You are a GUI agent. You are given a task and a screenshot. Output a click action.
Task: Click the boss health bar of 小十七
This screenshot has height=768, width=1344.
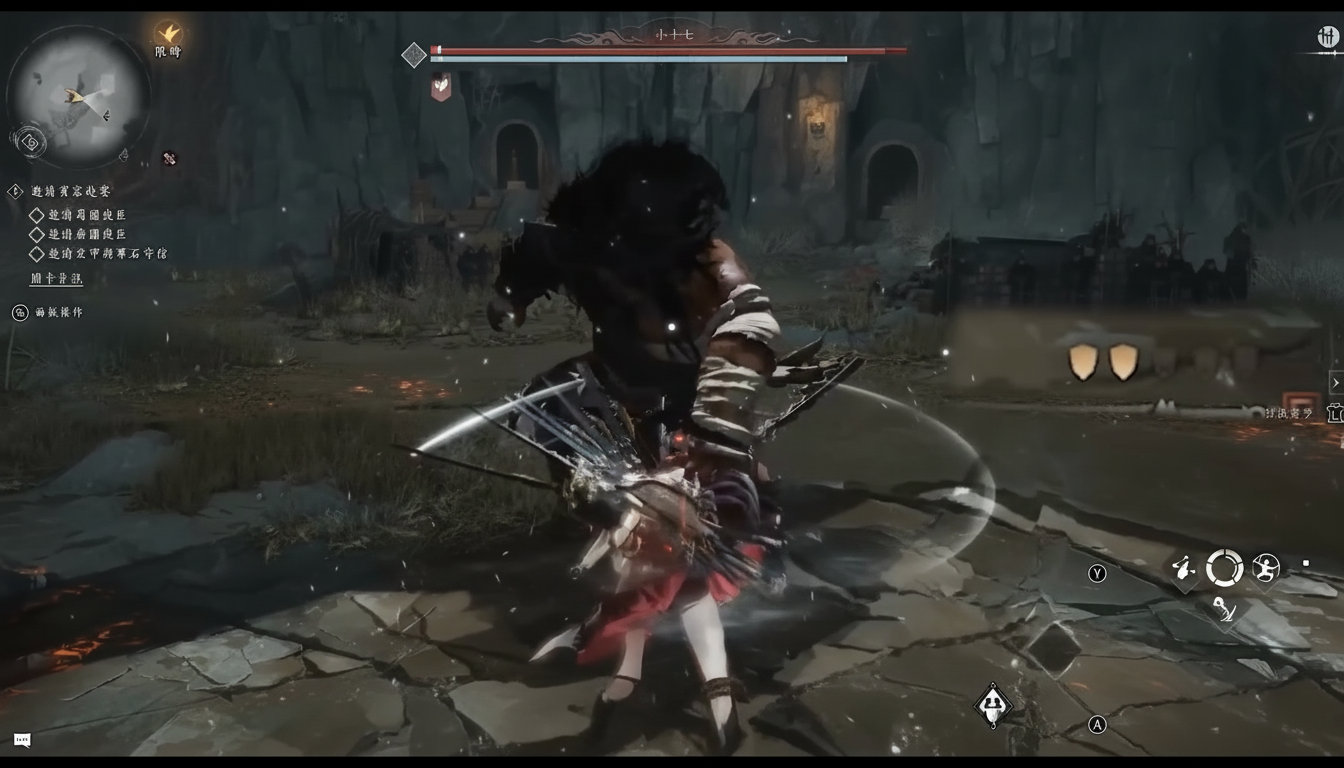pyautogui.click(x=668, y=48)
